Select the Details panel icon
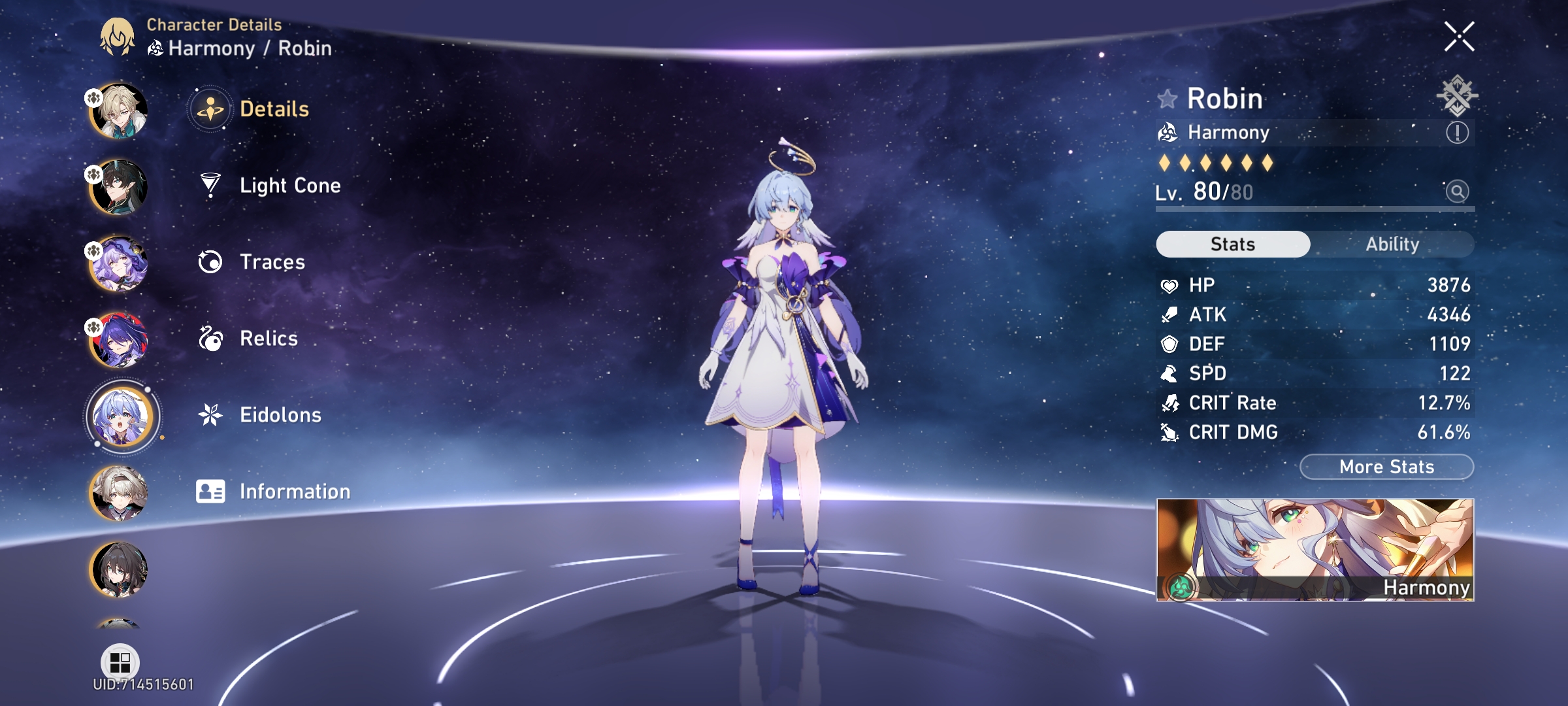This screenshot has height=706, width=1568. [x=208, y=109]
